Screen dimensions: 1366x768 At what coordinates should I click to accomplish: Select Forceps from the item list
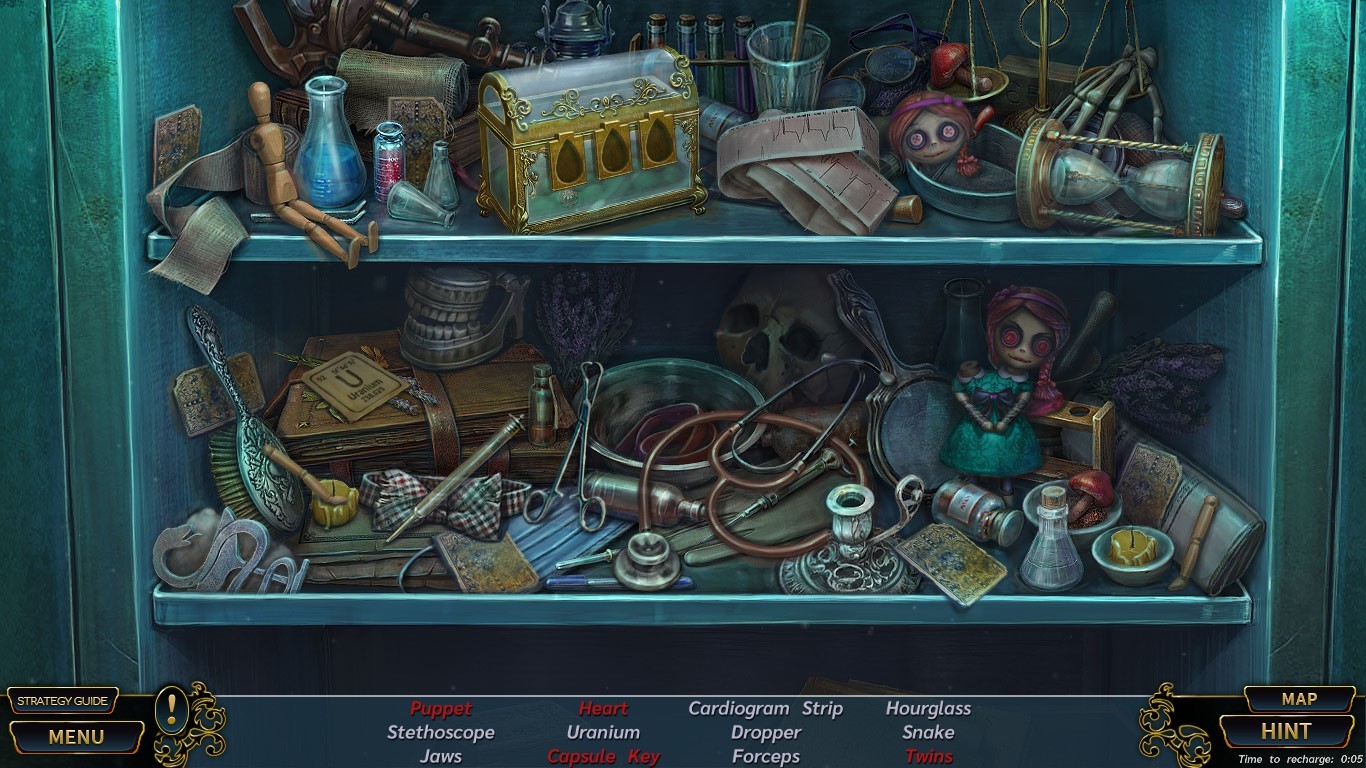(x=765, y=756)
